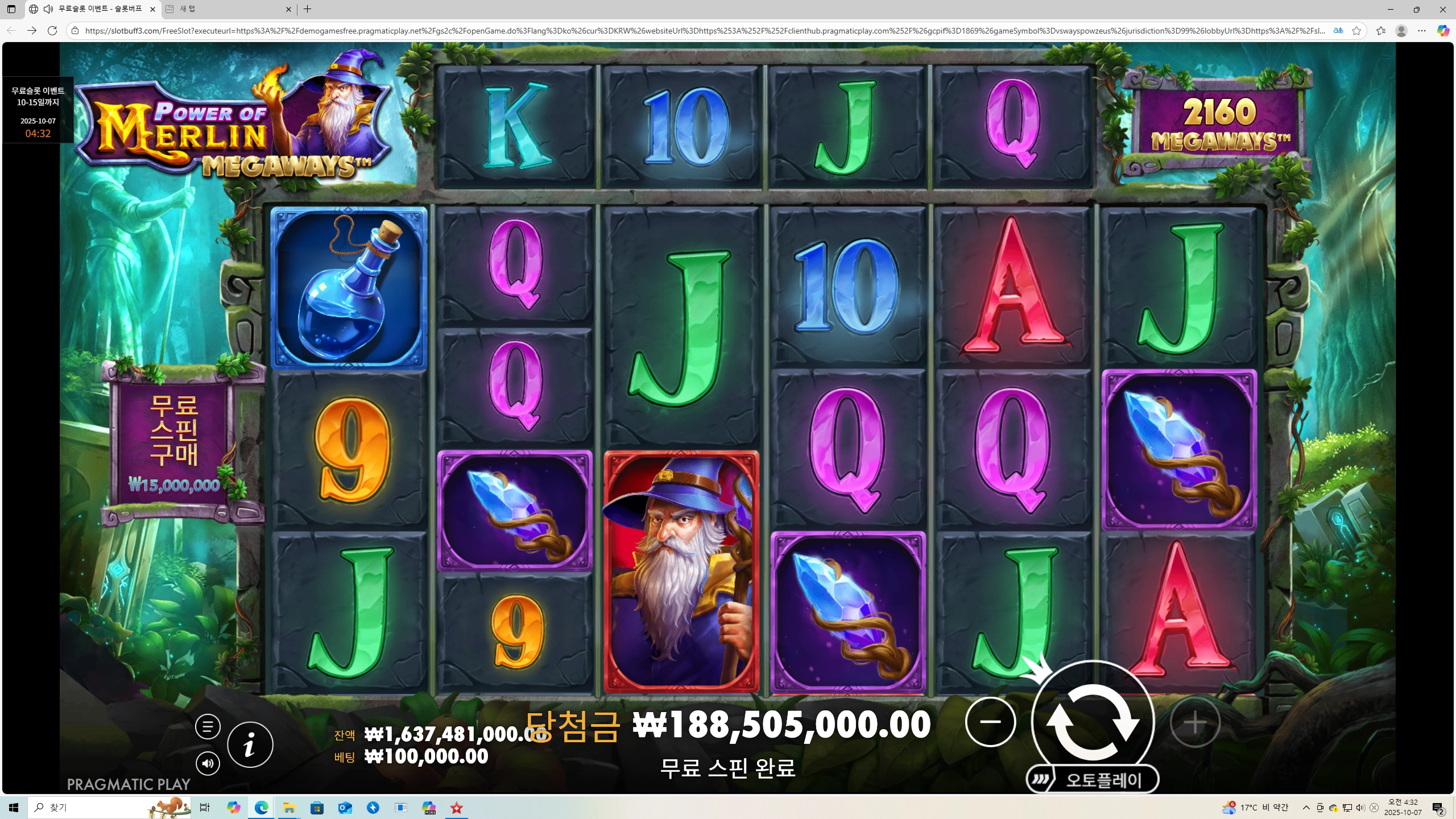Buy free spins for ₩15,000,000

[174, 445]
